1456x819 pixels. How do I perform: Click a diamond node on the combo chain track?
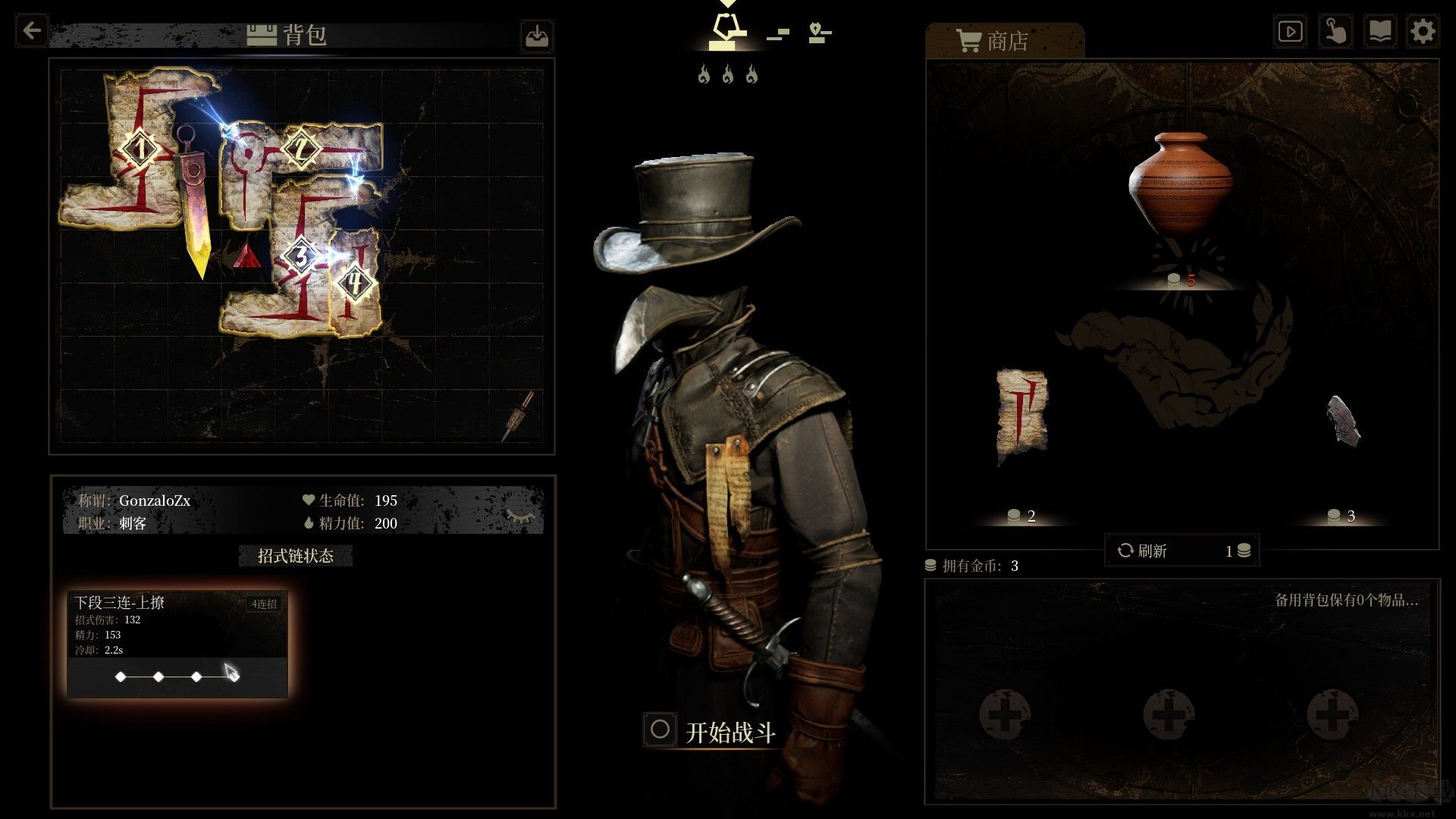(121, 677)
